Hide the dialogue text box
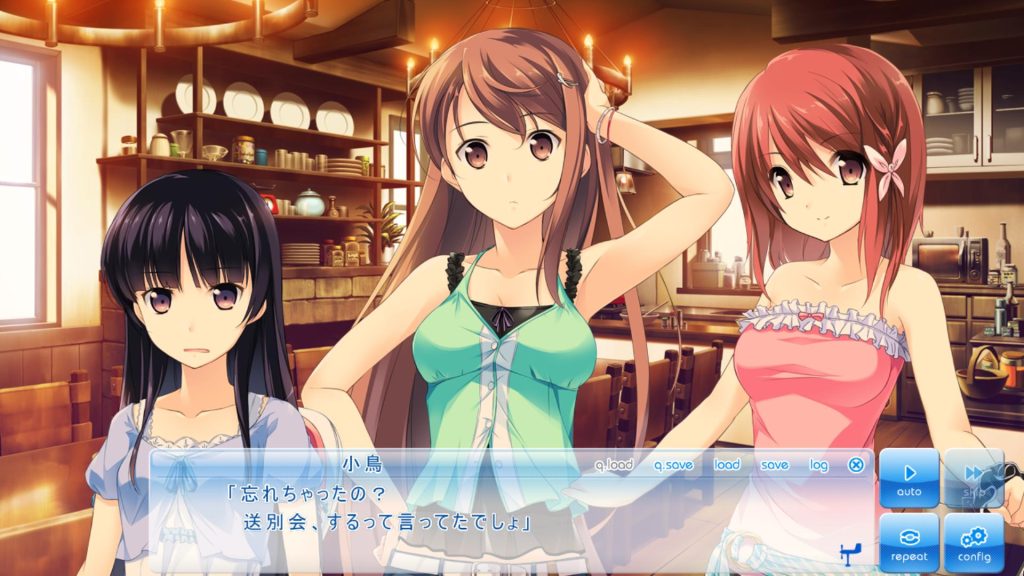The width and height of the screenshot is (1024, 576). click(x=856, y=465)
